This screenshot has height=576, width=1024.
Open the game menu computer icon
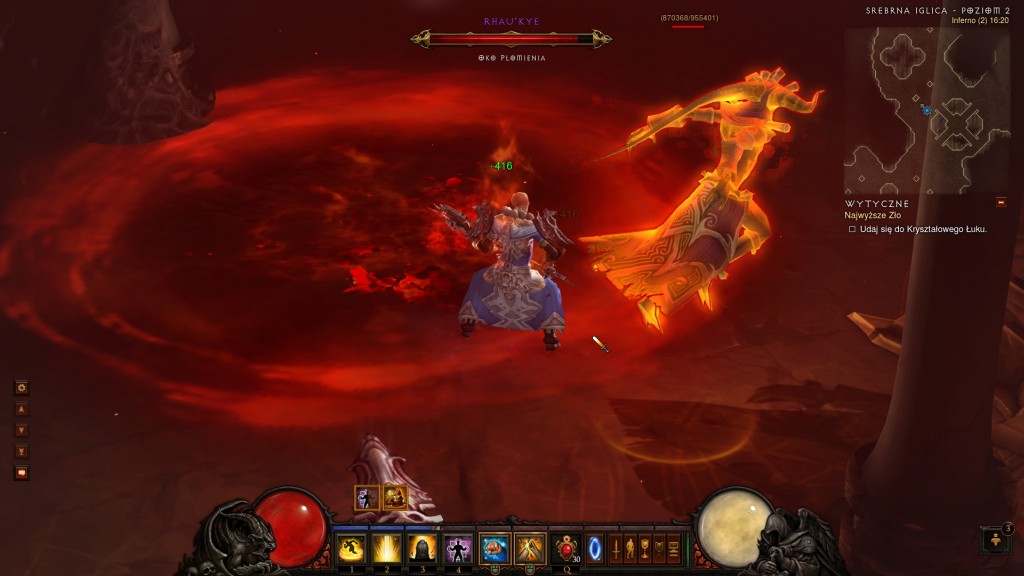click(x=674, y=548)
